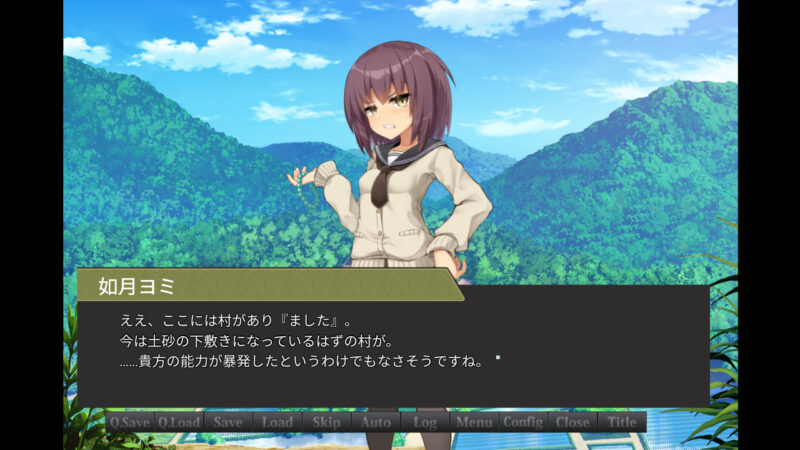Quick load with Q.Load
The image size is (800, 450).
point(179,422)
